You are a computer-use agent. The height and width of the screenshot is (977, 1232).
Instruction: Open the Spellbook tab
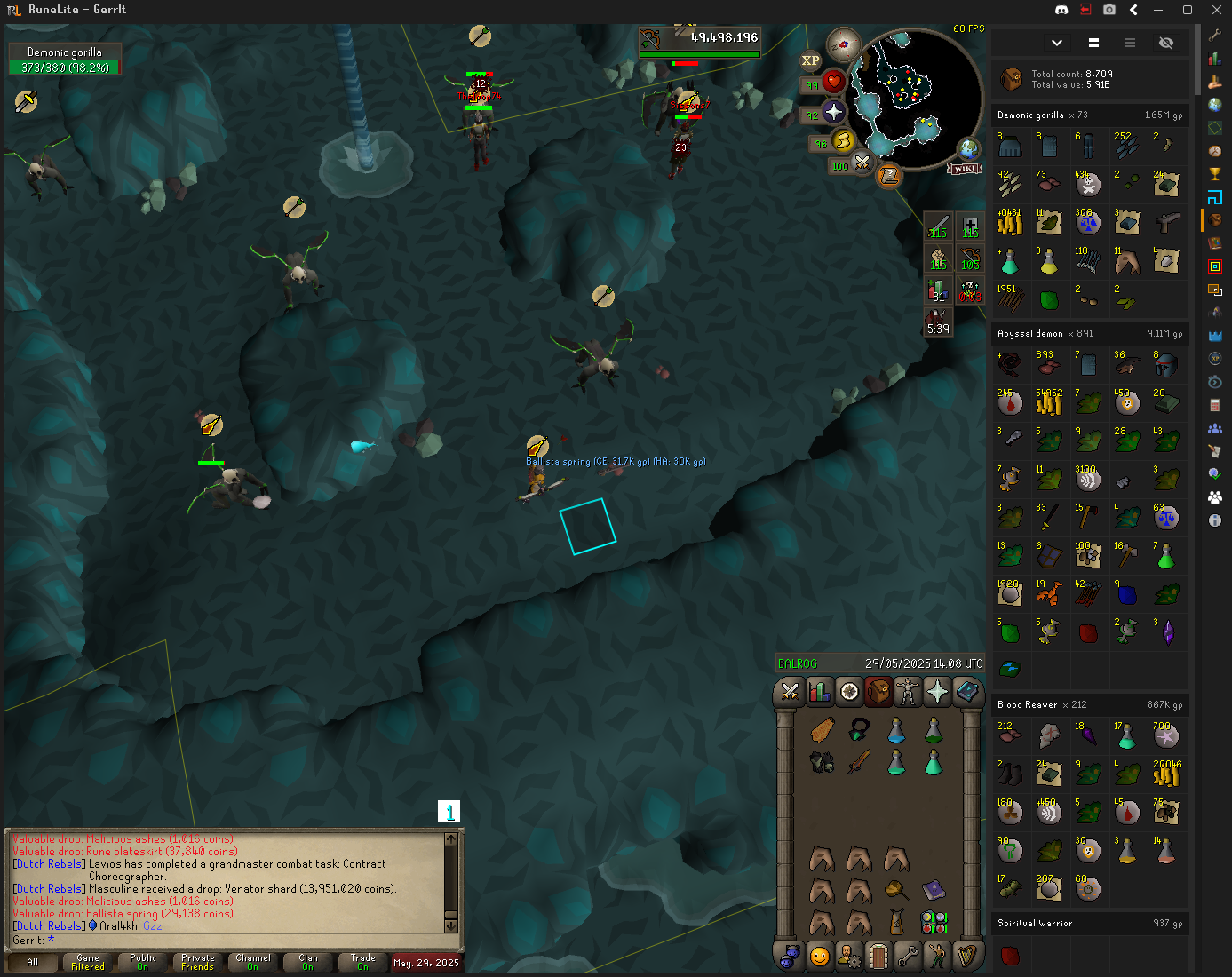tap(967, 692)
